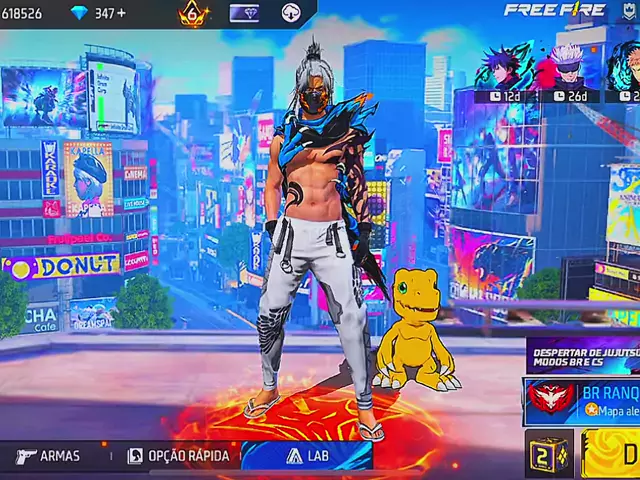Open the 26d blindfolded character event banner
Image resolution: width=640 pixels, height=480 pixels.
point(567,72)
